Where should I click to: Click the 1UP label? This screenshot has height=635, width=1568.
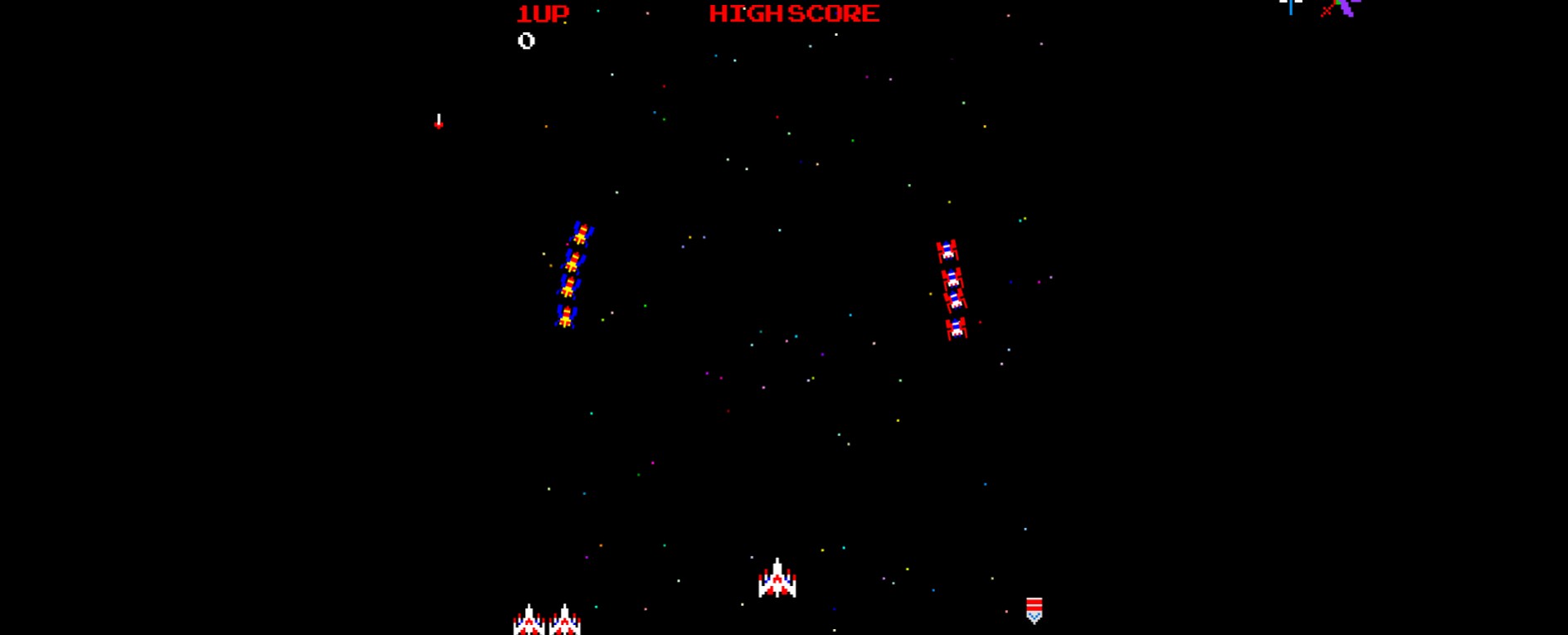pyautogui.click(x=542, y=12)
